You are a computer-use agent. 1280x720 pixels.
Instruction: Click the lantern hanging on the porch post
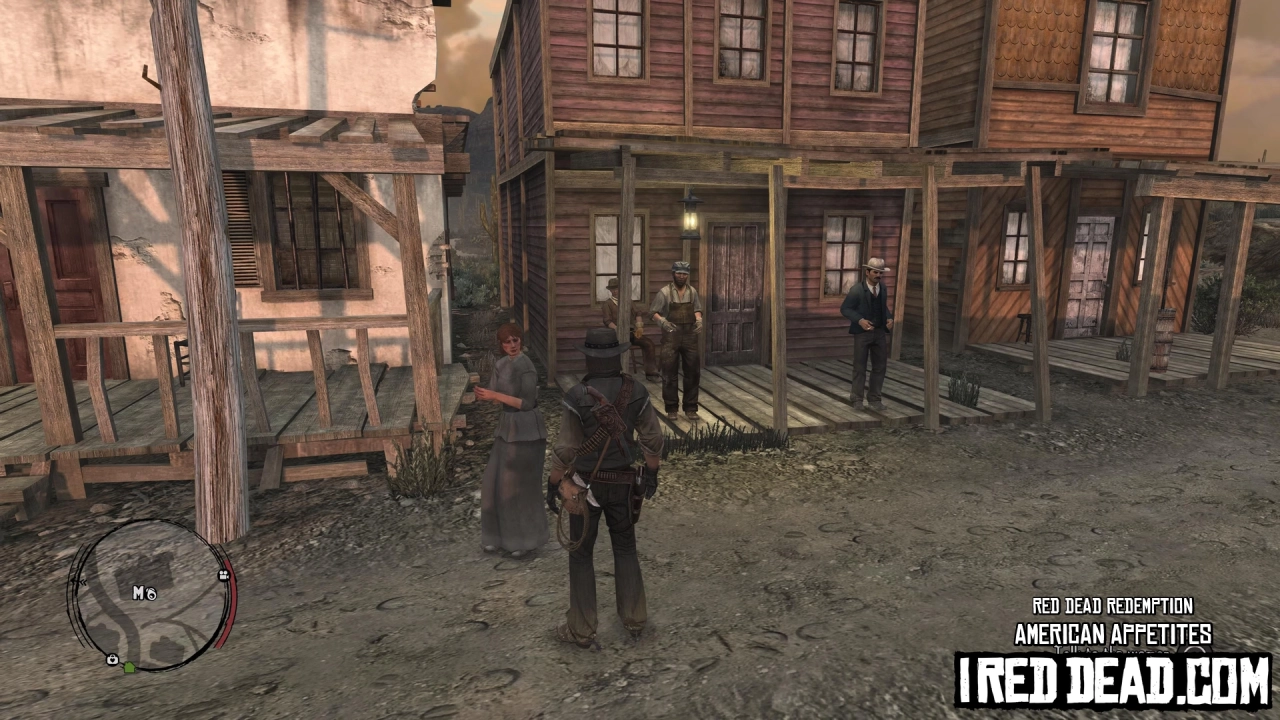coord(692,218)
